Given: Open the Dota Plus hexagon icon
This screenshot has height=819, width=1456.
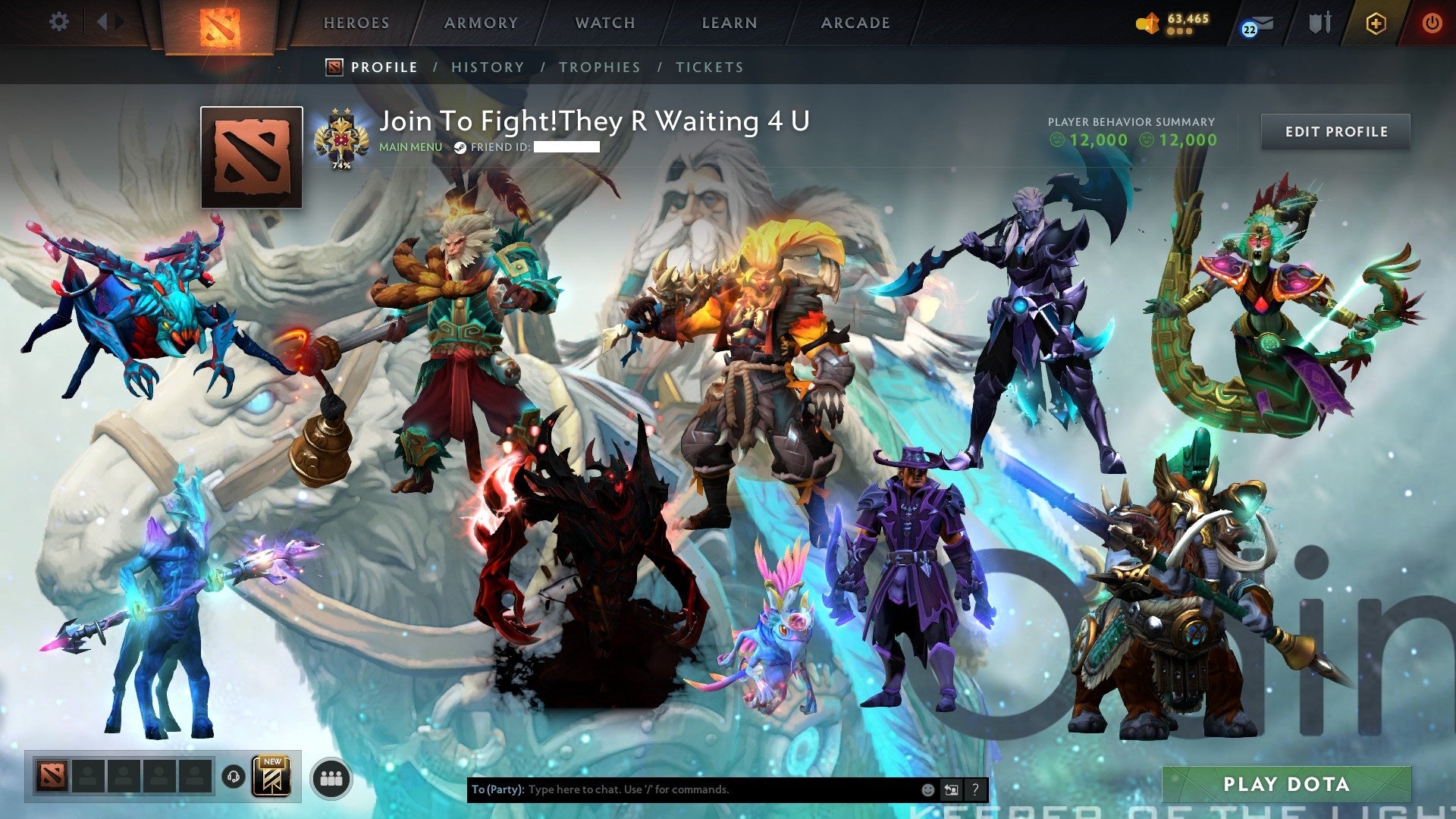Looking at the screenshot, I should 1376,23.
